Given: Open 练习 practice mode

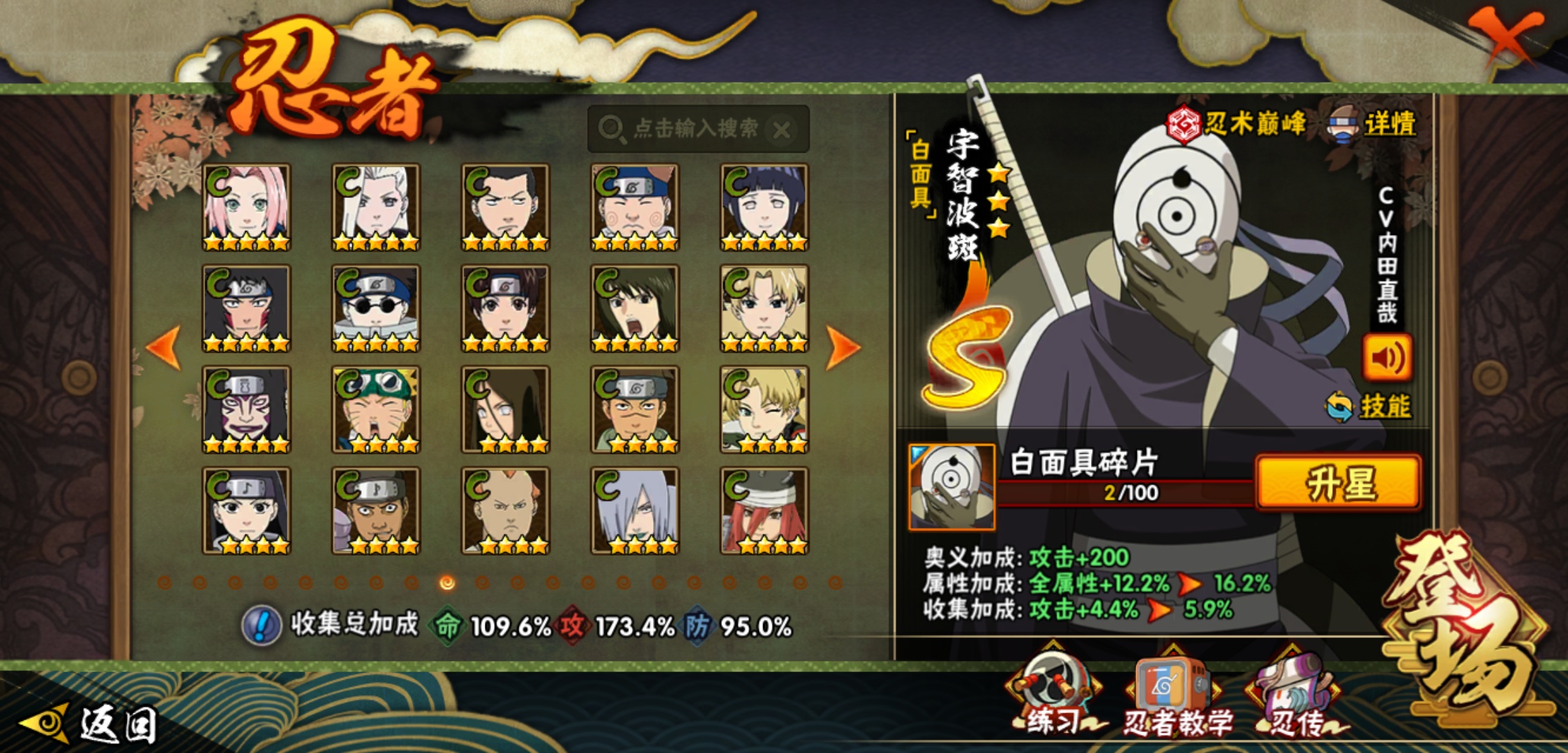Looking at the screenshot, I should click(x=1052, y=697).
